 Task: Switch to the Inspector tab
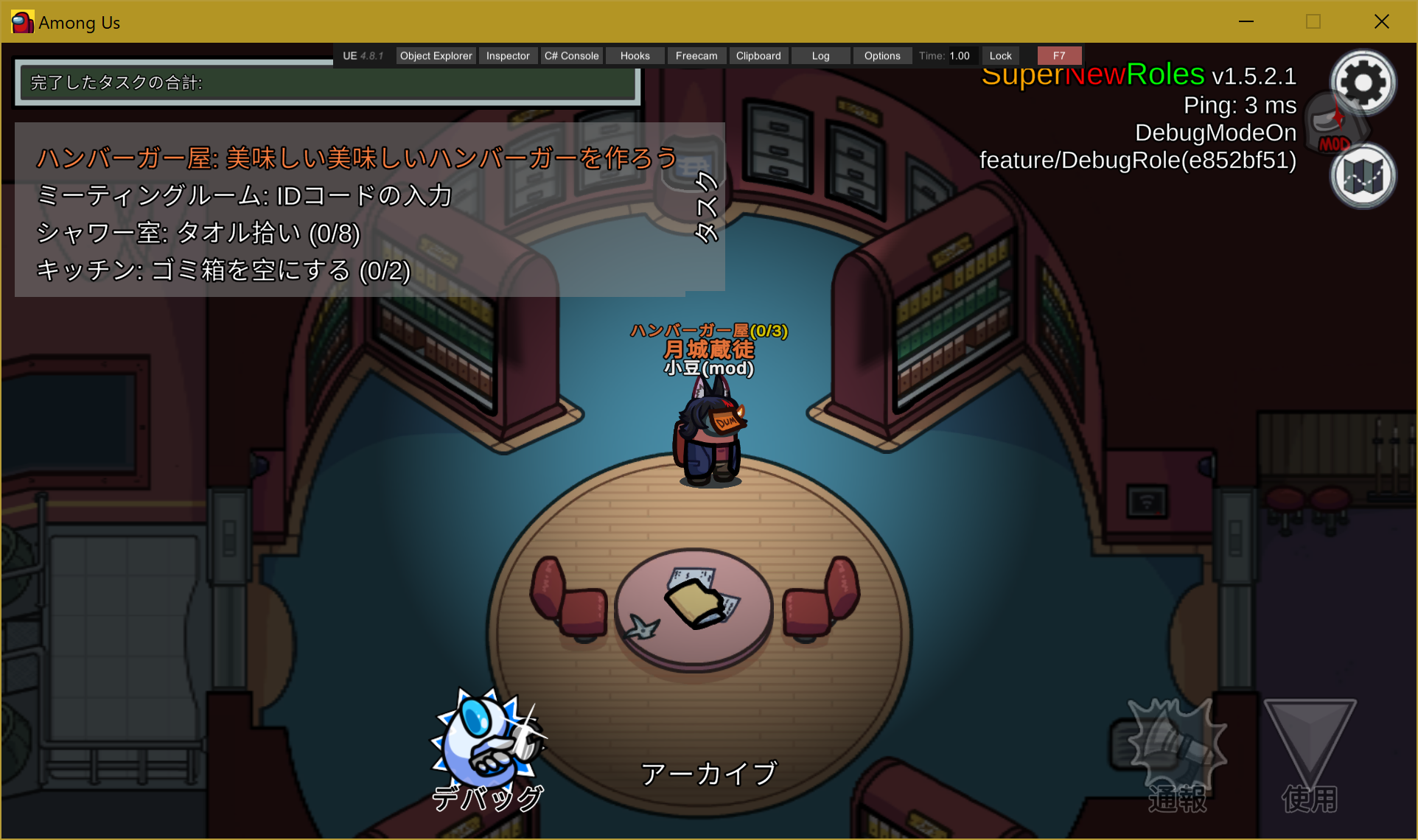(507, 55)
